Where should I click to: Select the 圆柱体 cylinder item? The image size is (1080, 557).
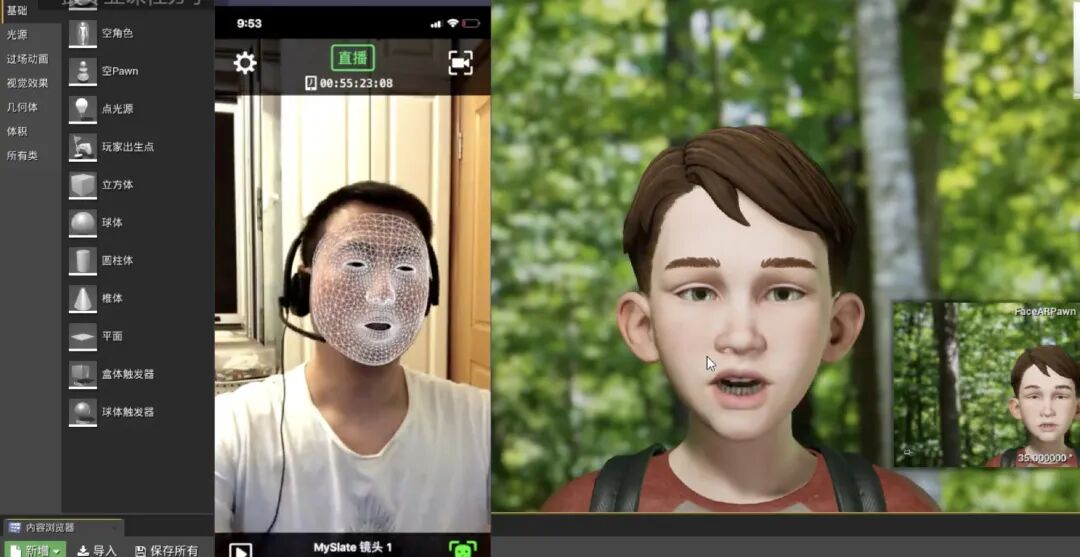117,260
